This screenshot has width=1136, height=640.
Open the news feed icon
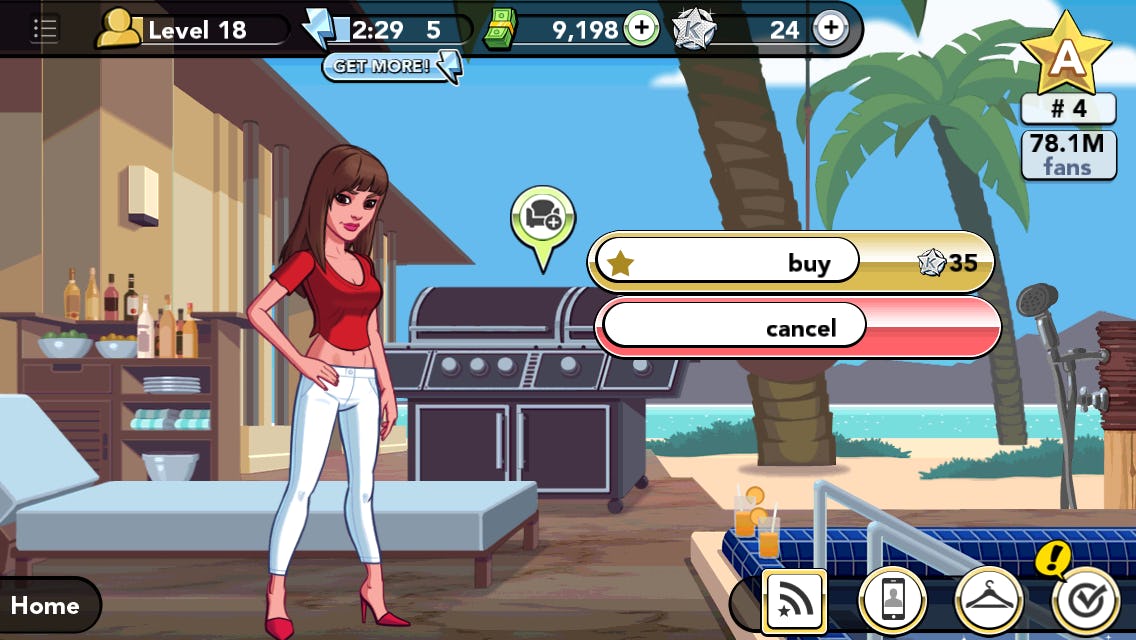pos(793,601)
